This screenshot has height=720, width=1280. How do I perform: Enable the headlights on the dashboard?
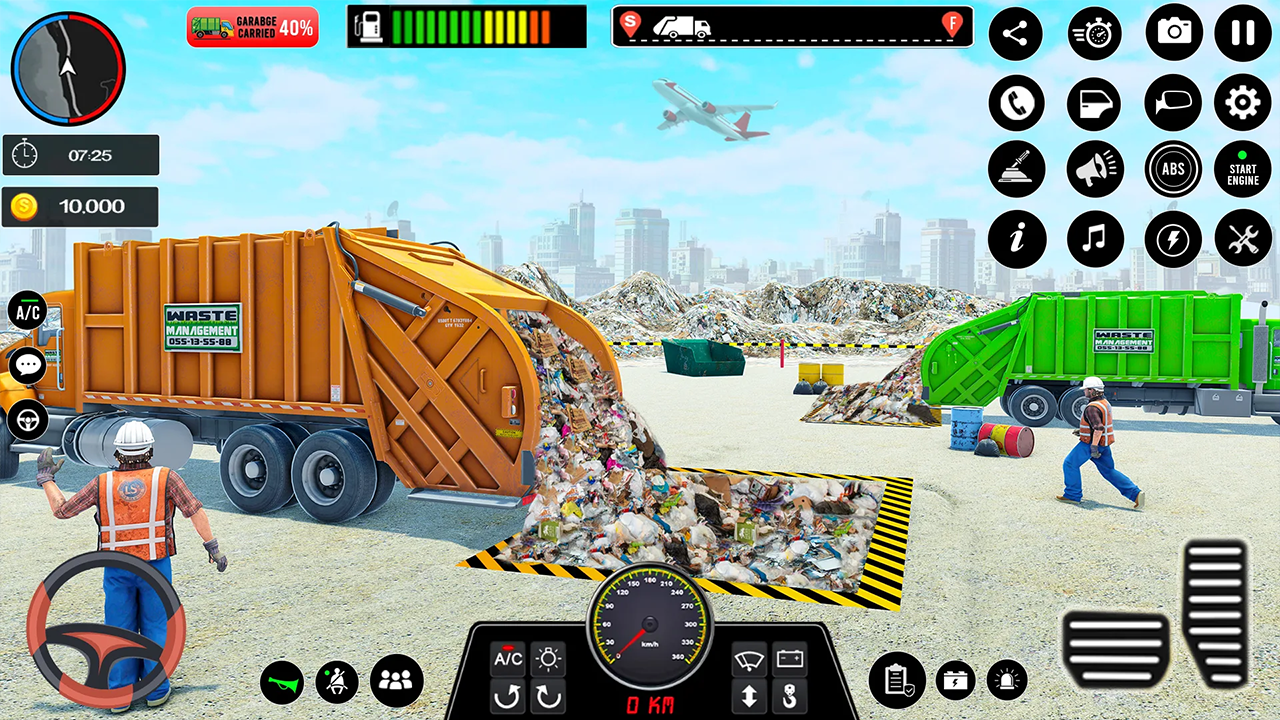(x=547, y=657)
